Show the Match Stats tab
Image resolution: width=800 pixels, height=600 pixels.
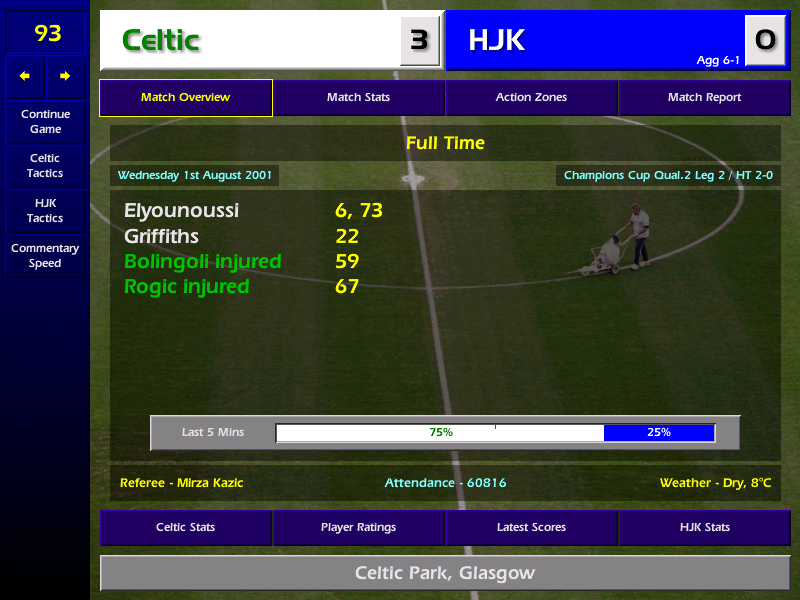(358, 98)
